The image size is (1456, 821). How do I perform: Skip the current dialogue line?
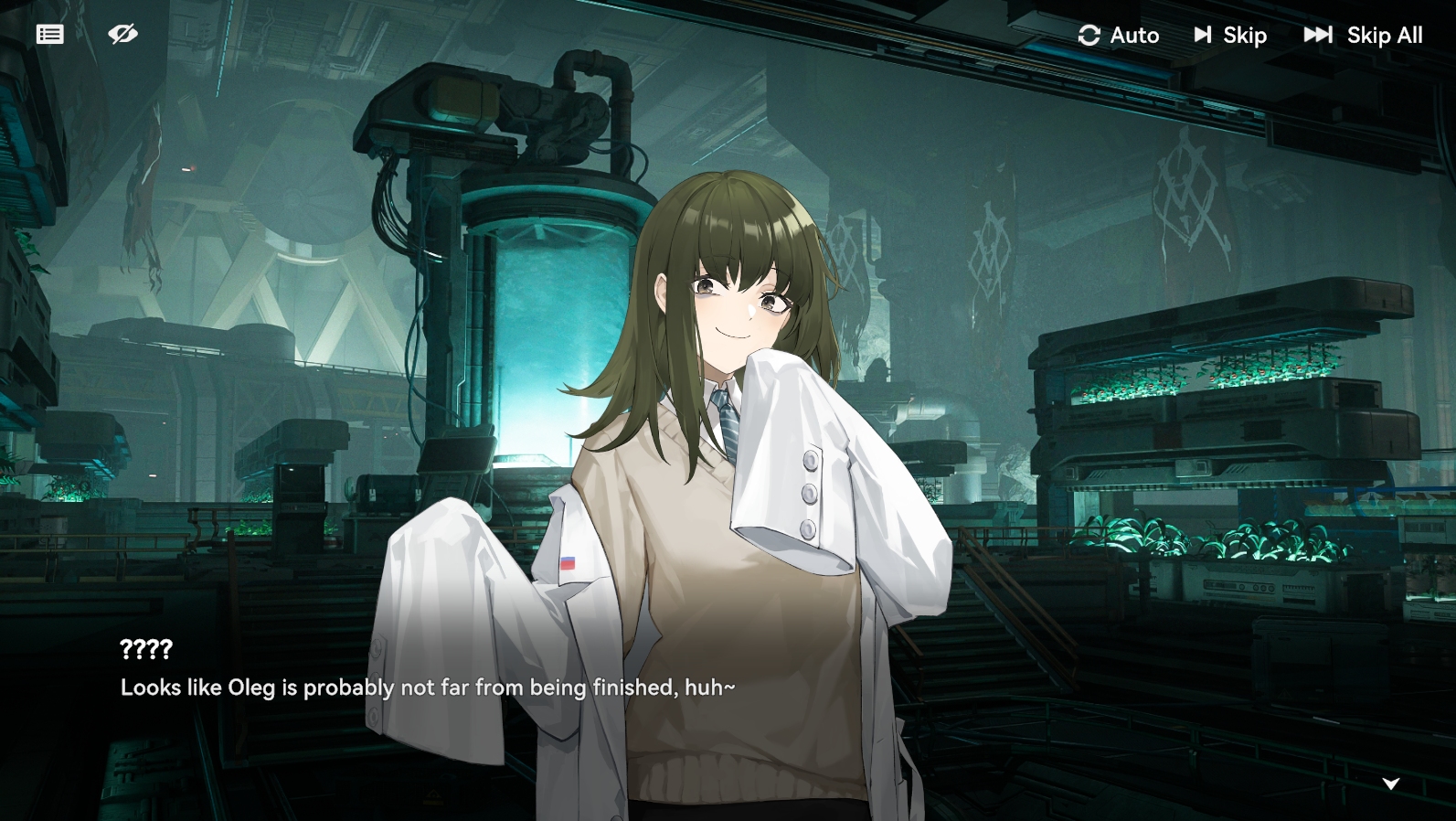pos(1230,36)
